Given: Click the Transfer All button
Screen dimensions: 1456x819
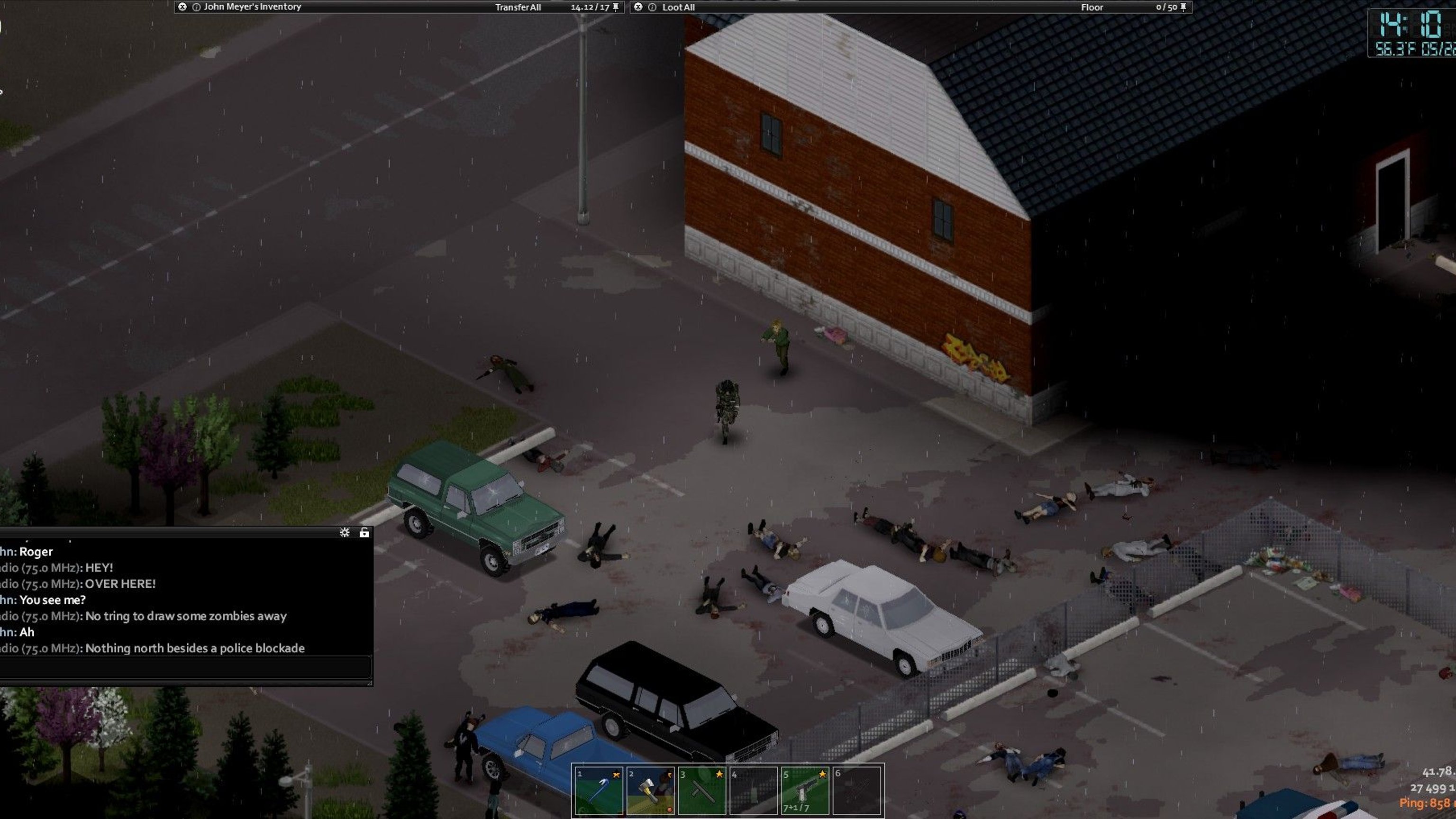Looking at the screenshot, I should (518, 8).
